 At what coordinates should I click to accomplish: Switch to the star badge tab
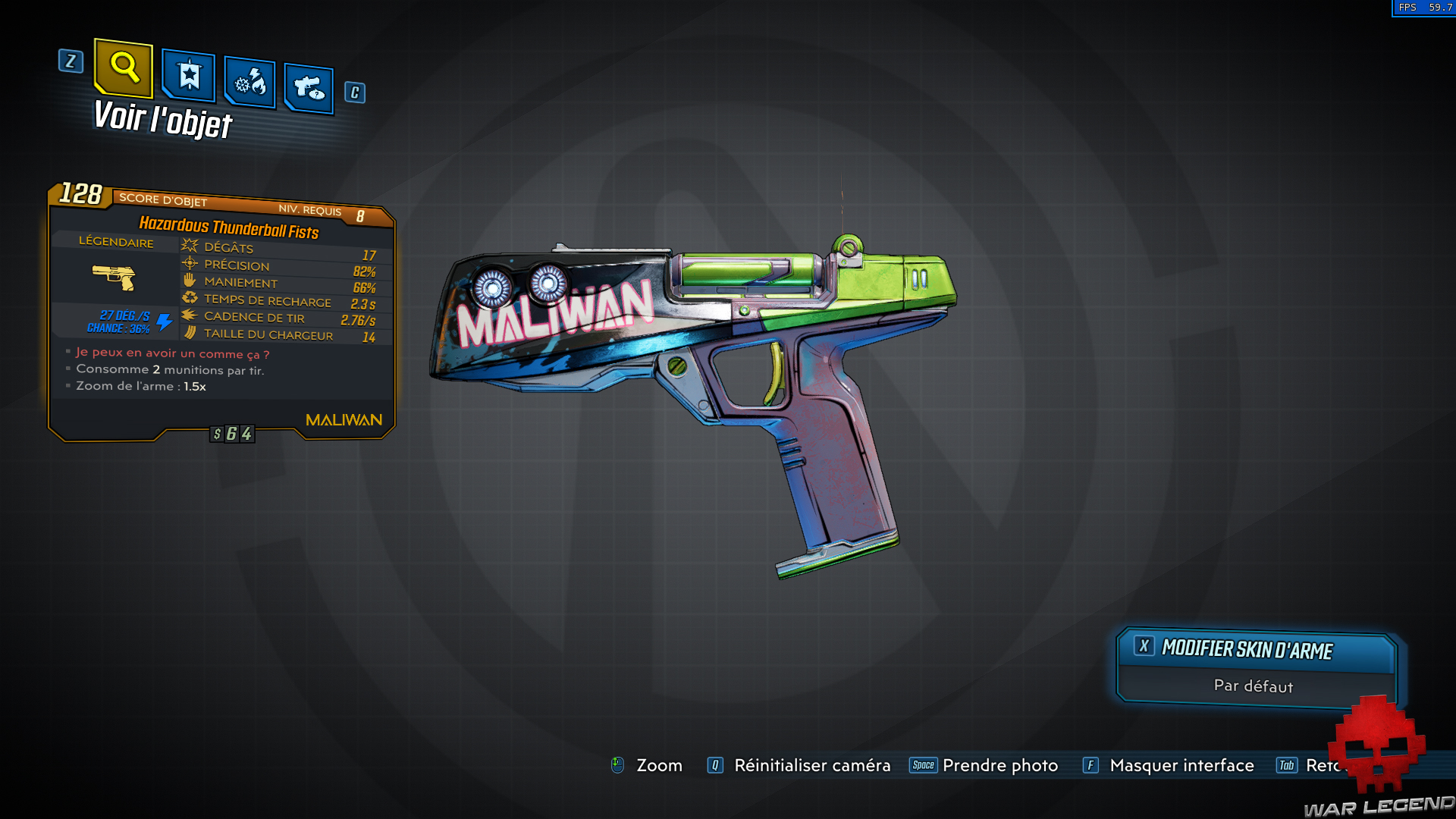tap(189, 76)
